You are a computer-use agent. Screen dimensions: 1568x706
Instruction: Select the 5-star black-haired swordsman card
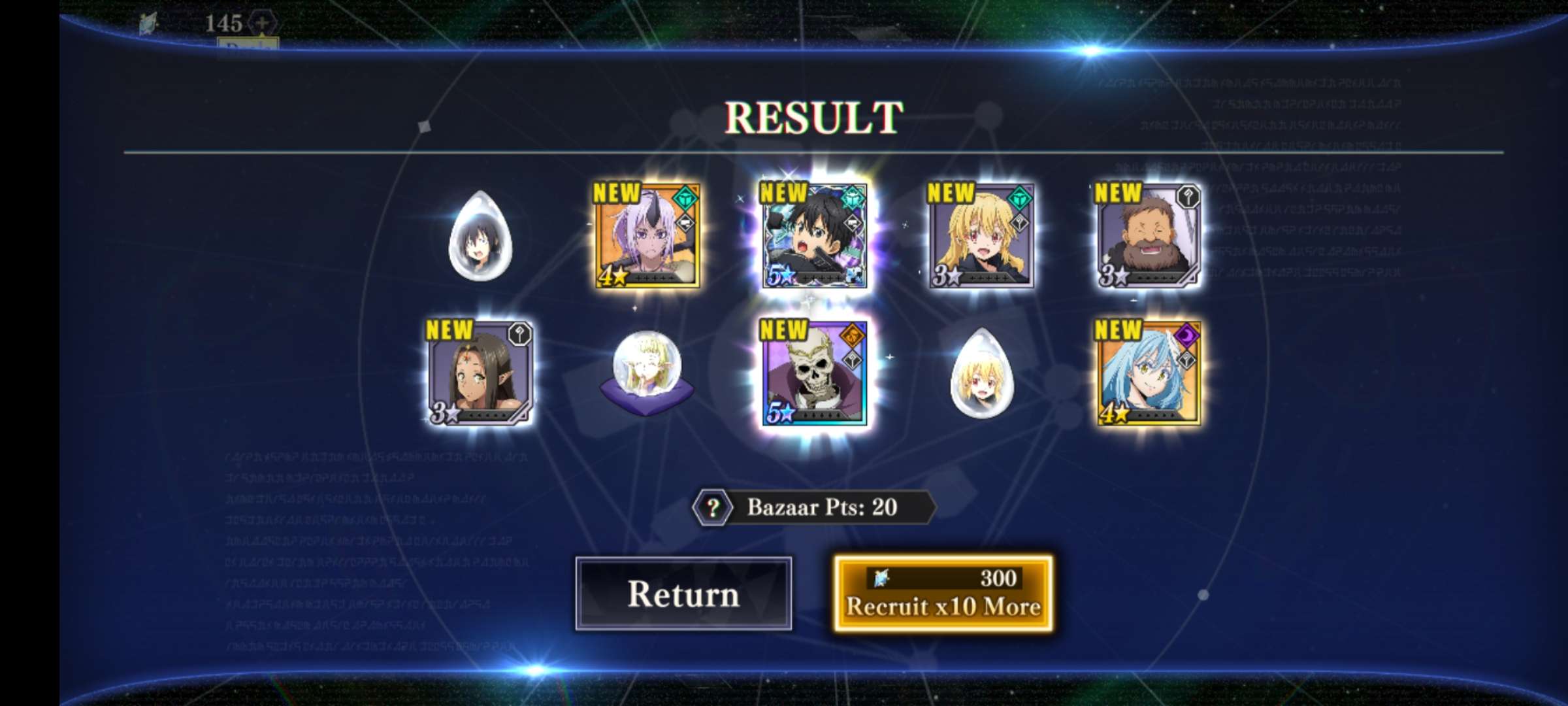pyautogui.click(x=814, y=236)
